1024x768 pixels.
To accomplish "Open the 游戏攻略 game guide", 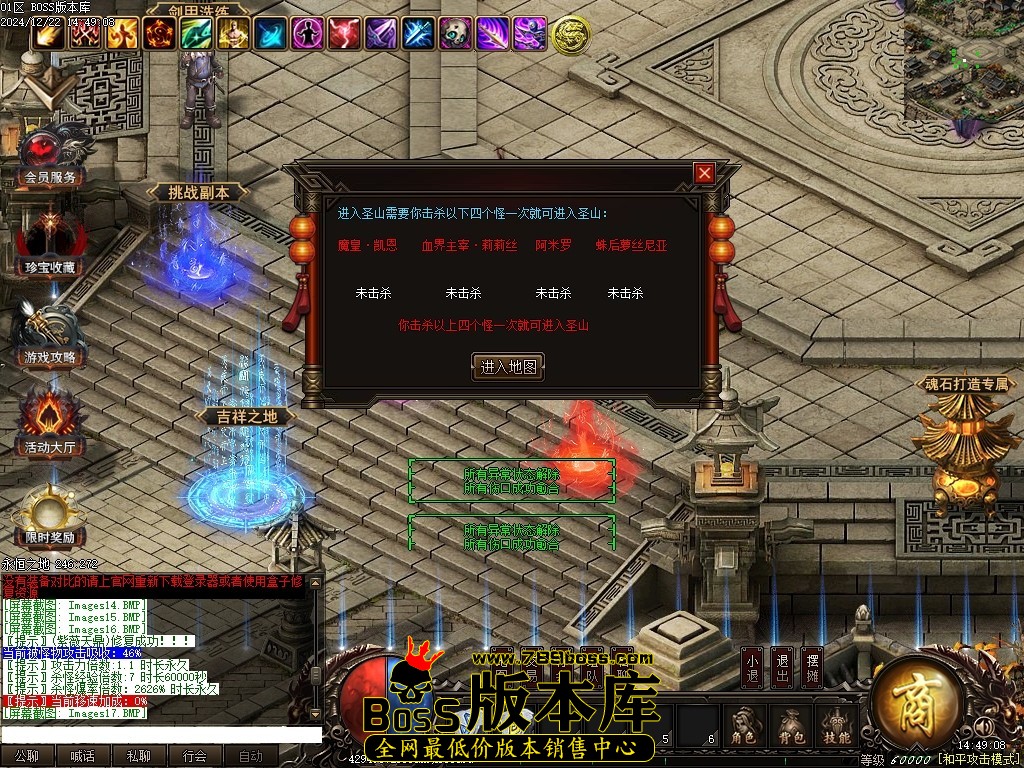I will click(x=50, y=335).
